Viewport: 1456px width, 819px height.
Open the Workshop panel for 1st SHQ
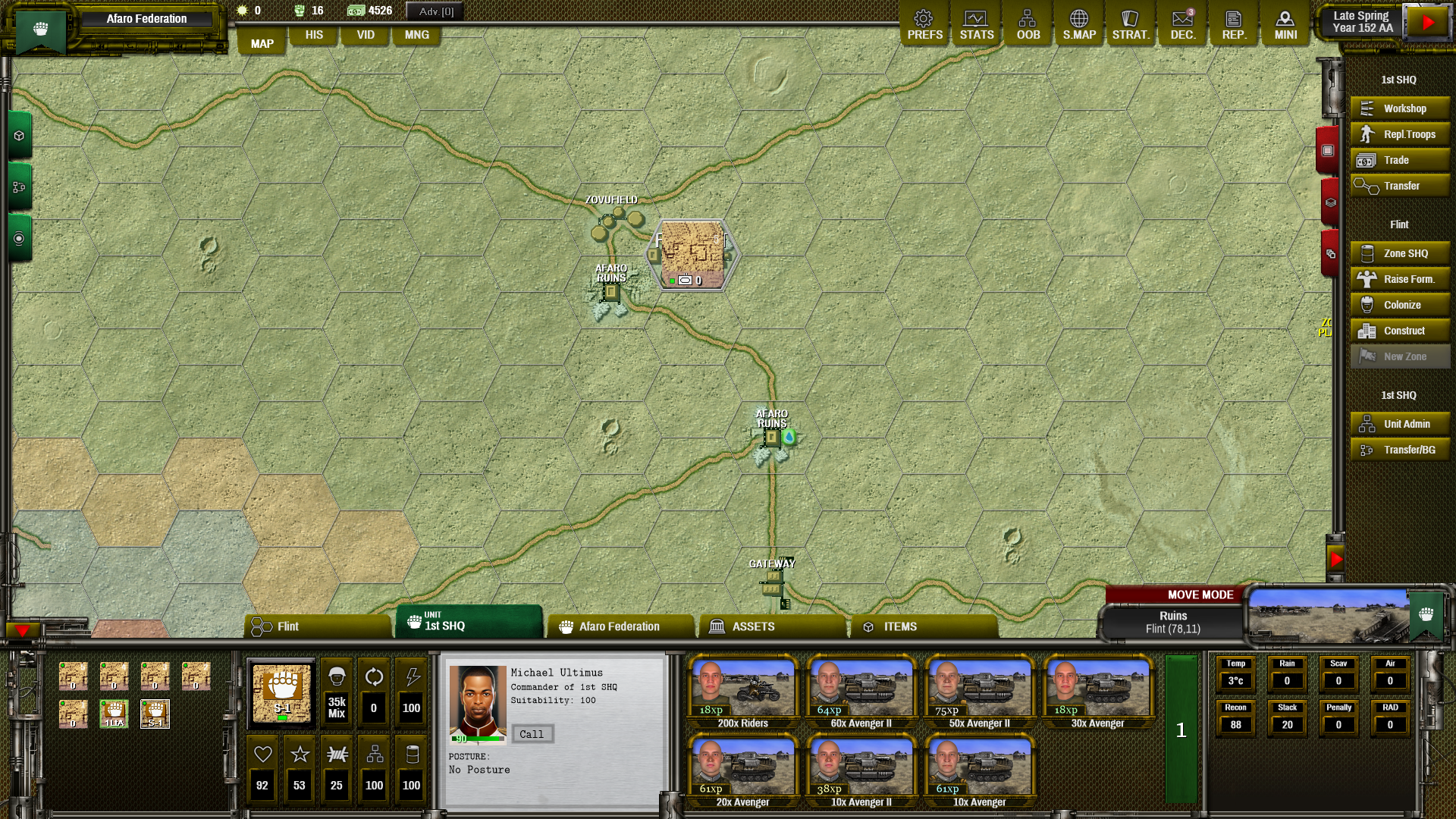[1399, 108]
